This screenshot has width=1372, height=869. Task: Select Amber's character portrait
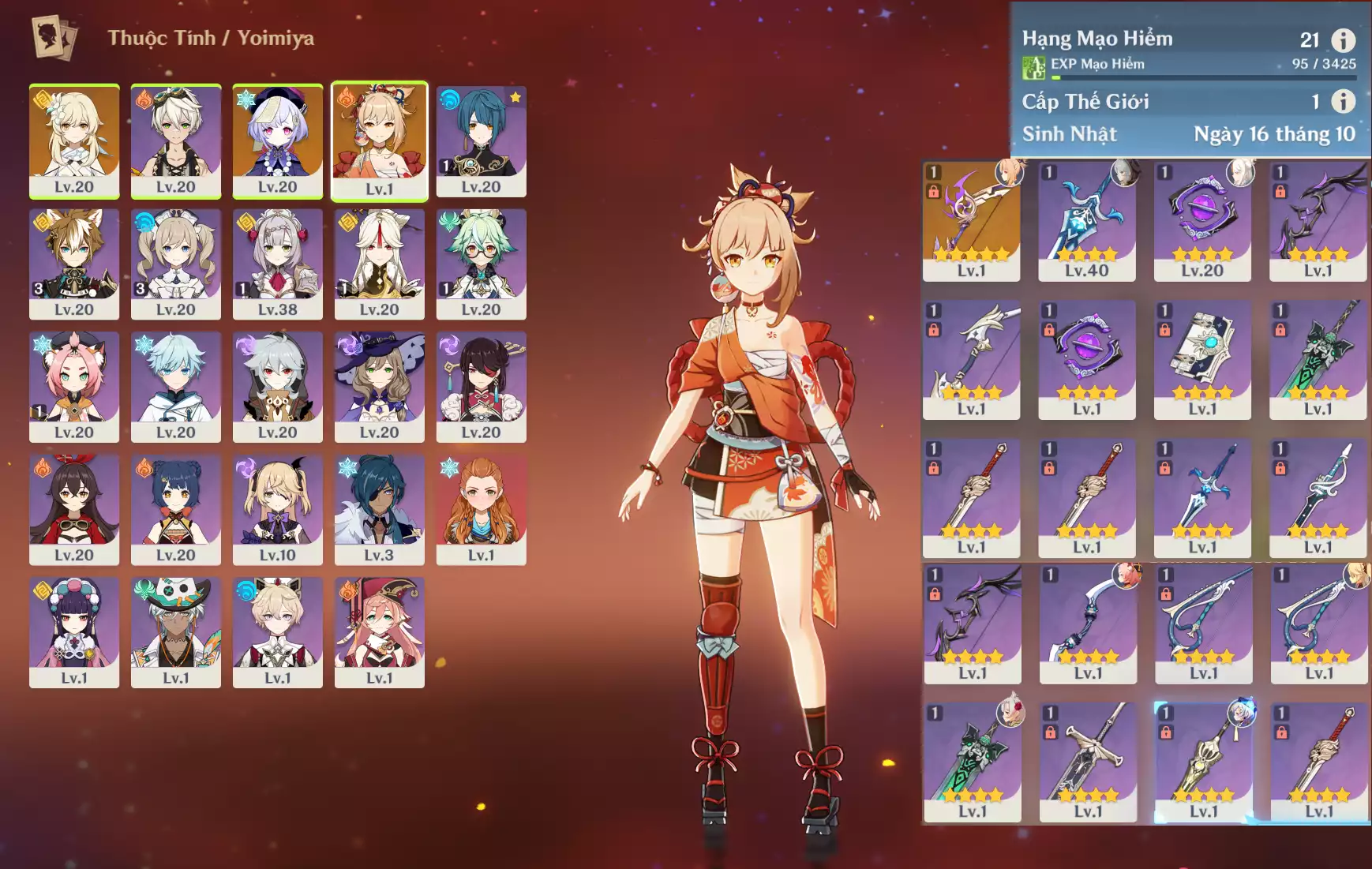click(x=74, y=509)
